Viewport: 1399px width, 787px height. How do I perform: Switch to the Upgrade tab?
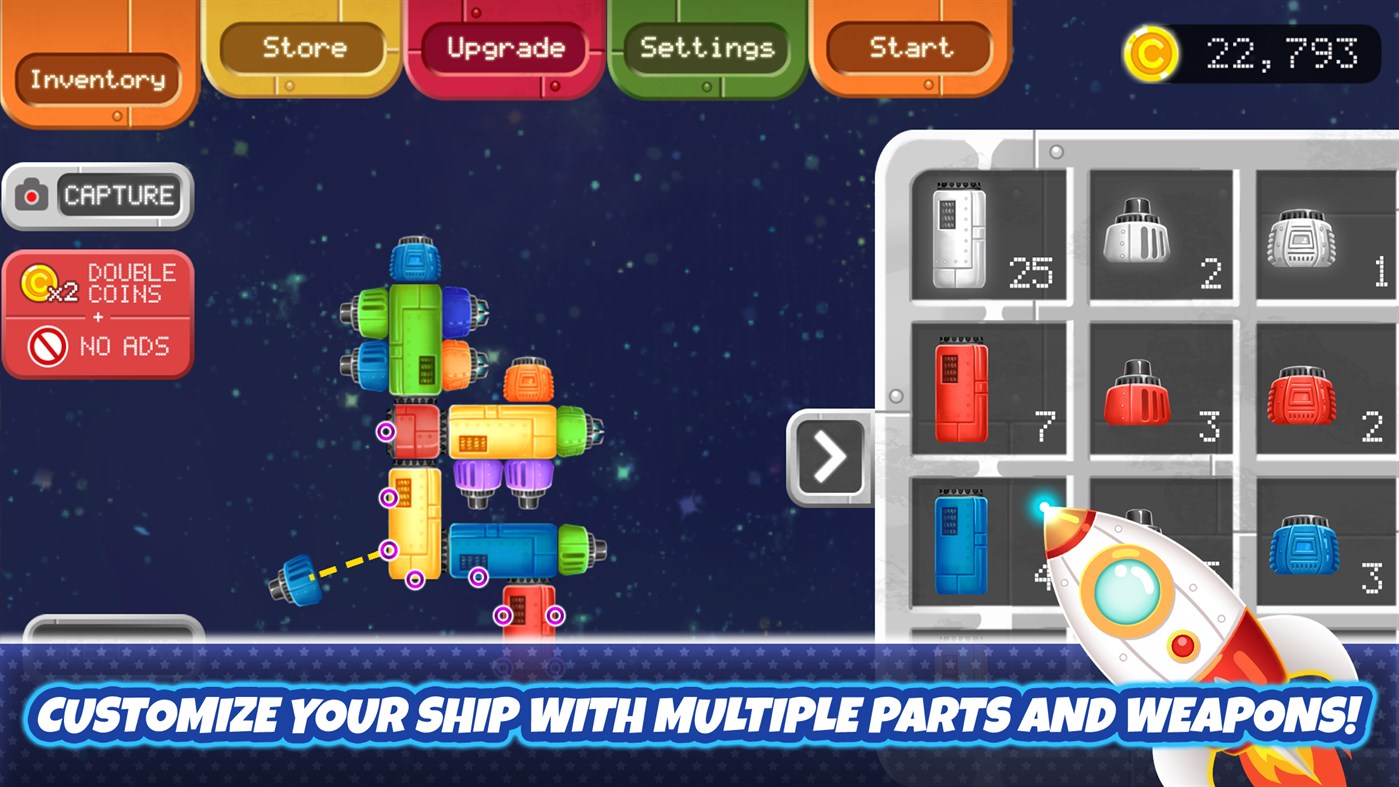coord(507,47)
